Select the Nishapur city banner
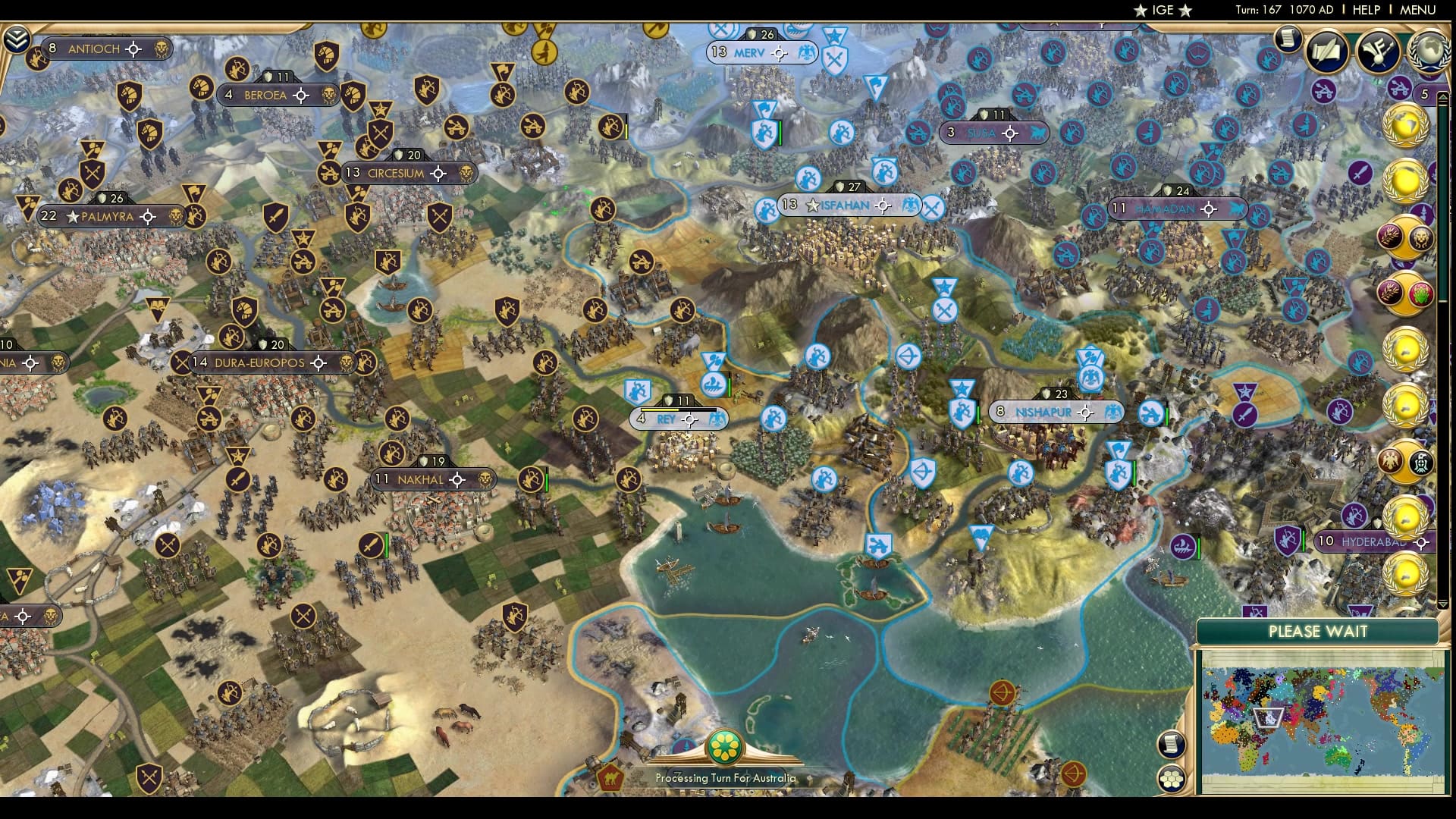 click(1049, 411)
